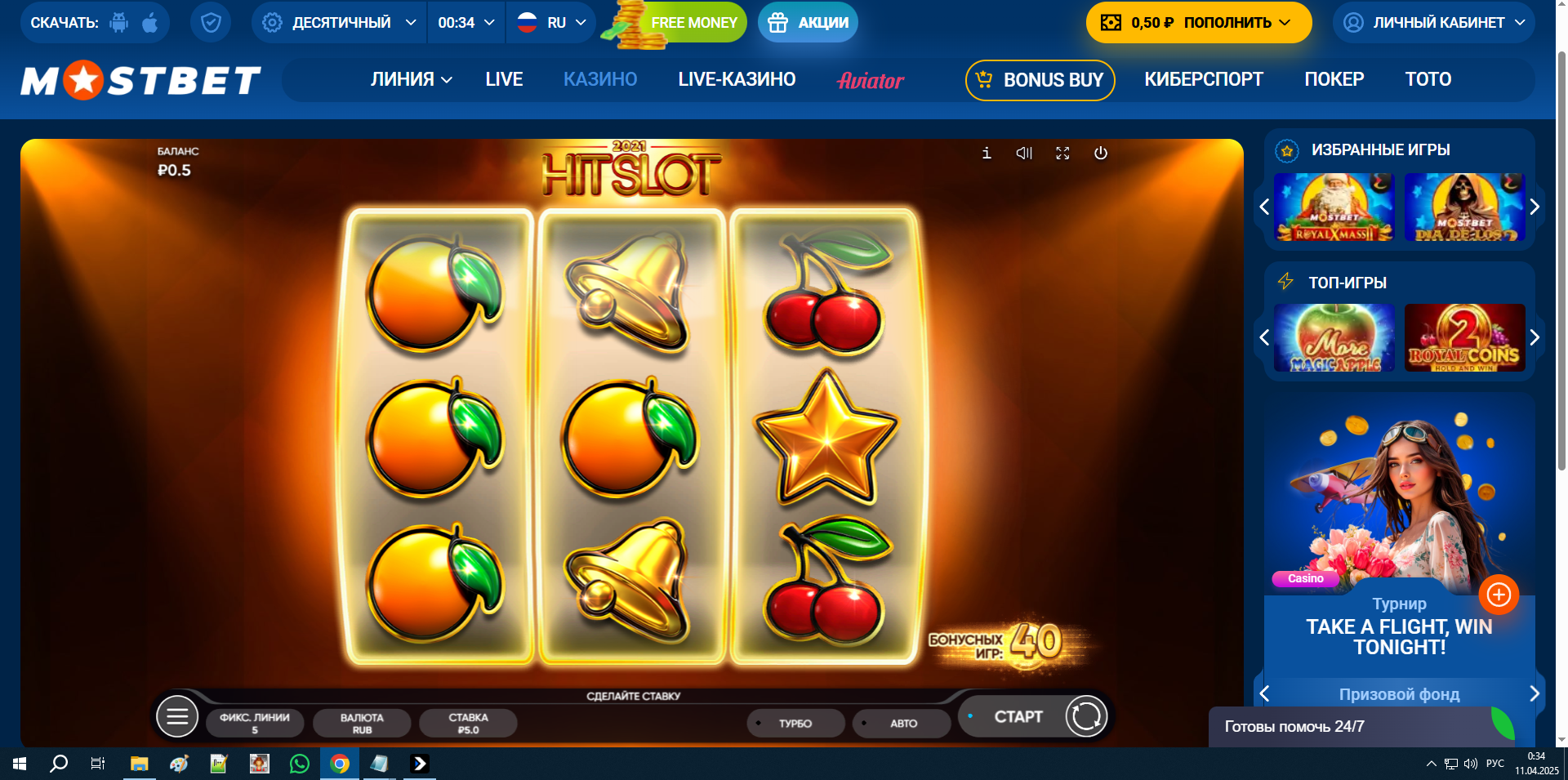Open the More Magic Apple thumbnail
1568x780 pixels.
coord(1334,337)
